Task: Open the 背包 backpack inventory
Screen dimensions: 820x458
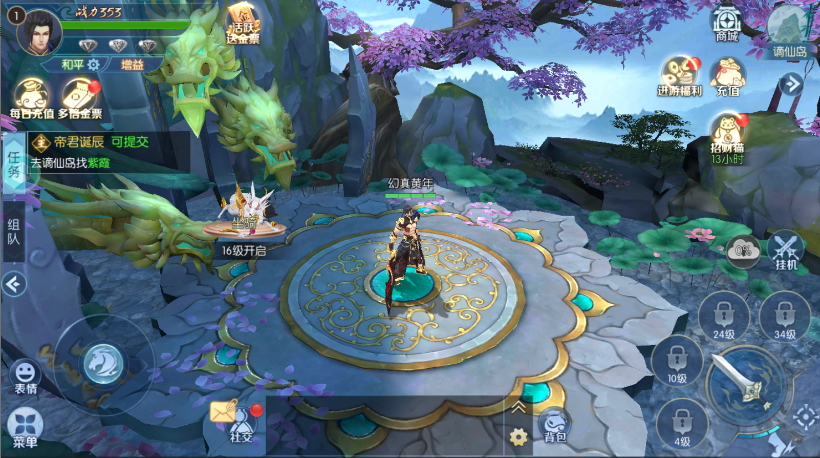Action: tap(554, 426)
